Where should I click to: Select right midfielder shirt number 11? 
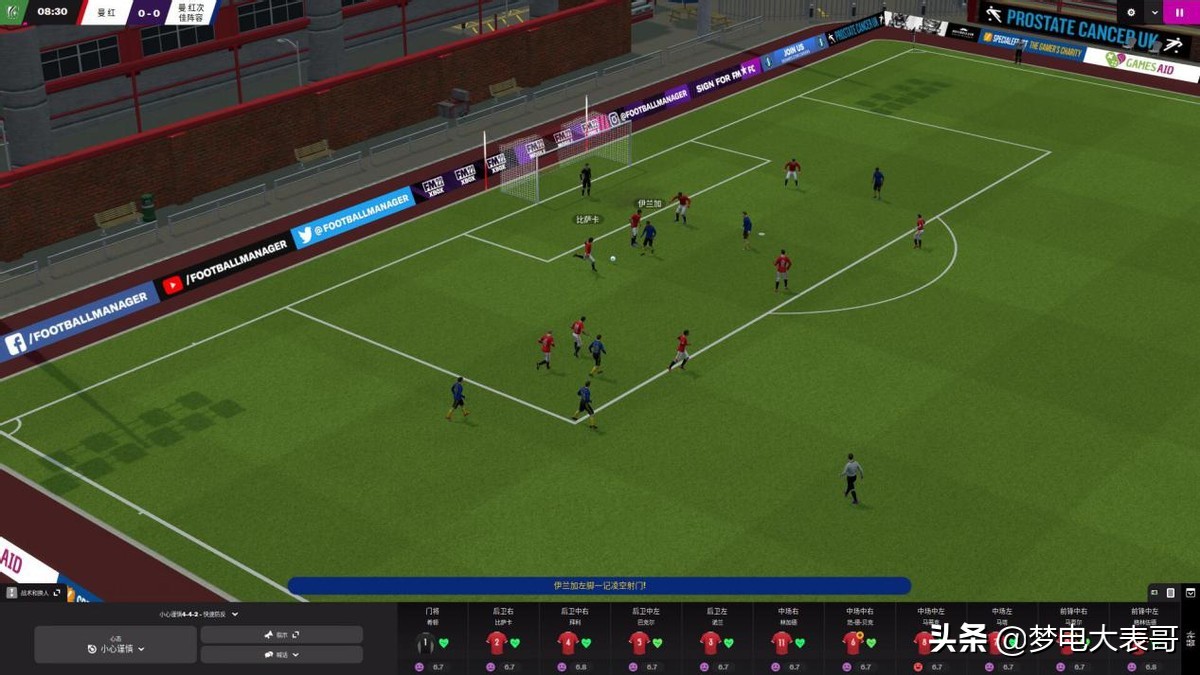pyautogui.click(x=782, y=643)
